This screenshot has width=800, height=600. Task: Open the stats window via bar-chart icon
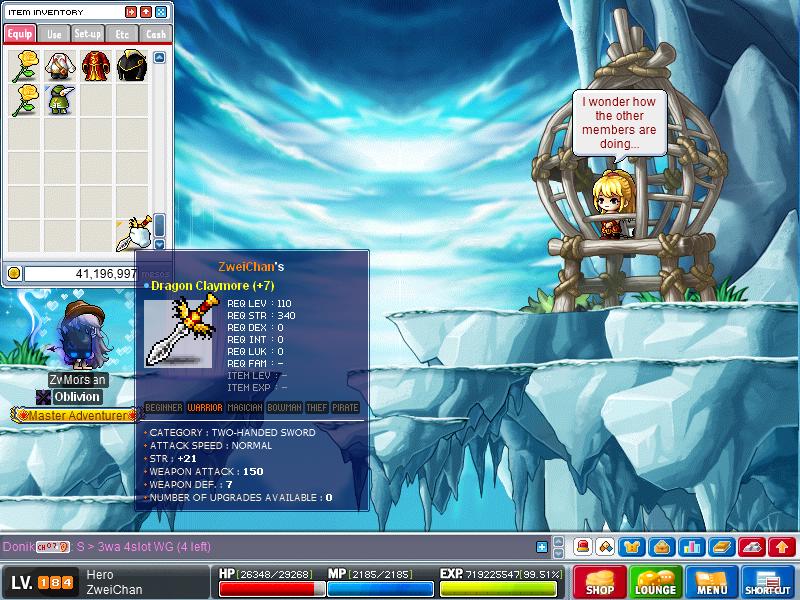tap(692, 547)
